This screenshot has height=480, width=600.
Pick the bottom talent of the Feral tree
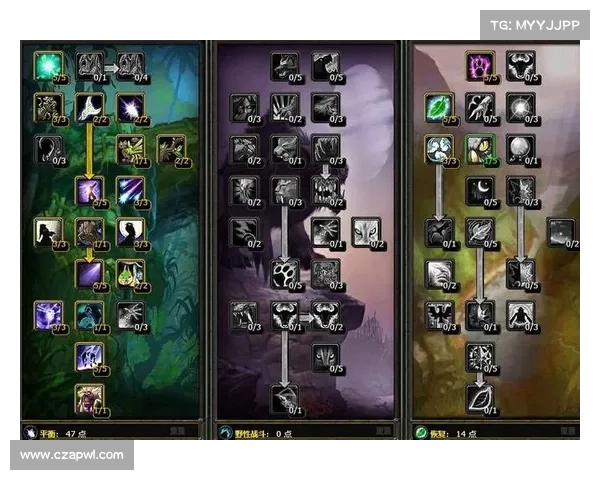click(x=285, y=398)
